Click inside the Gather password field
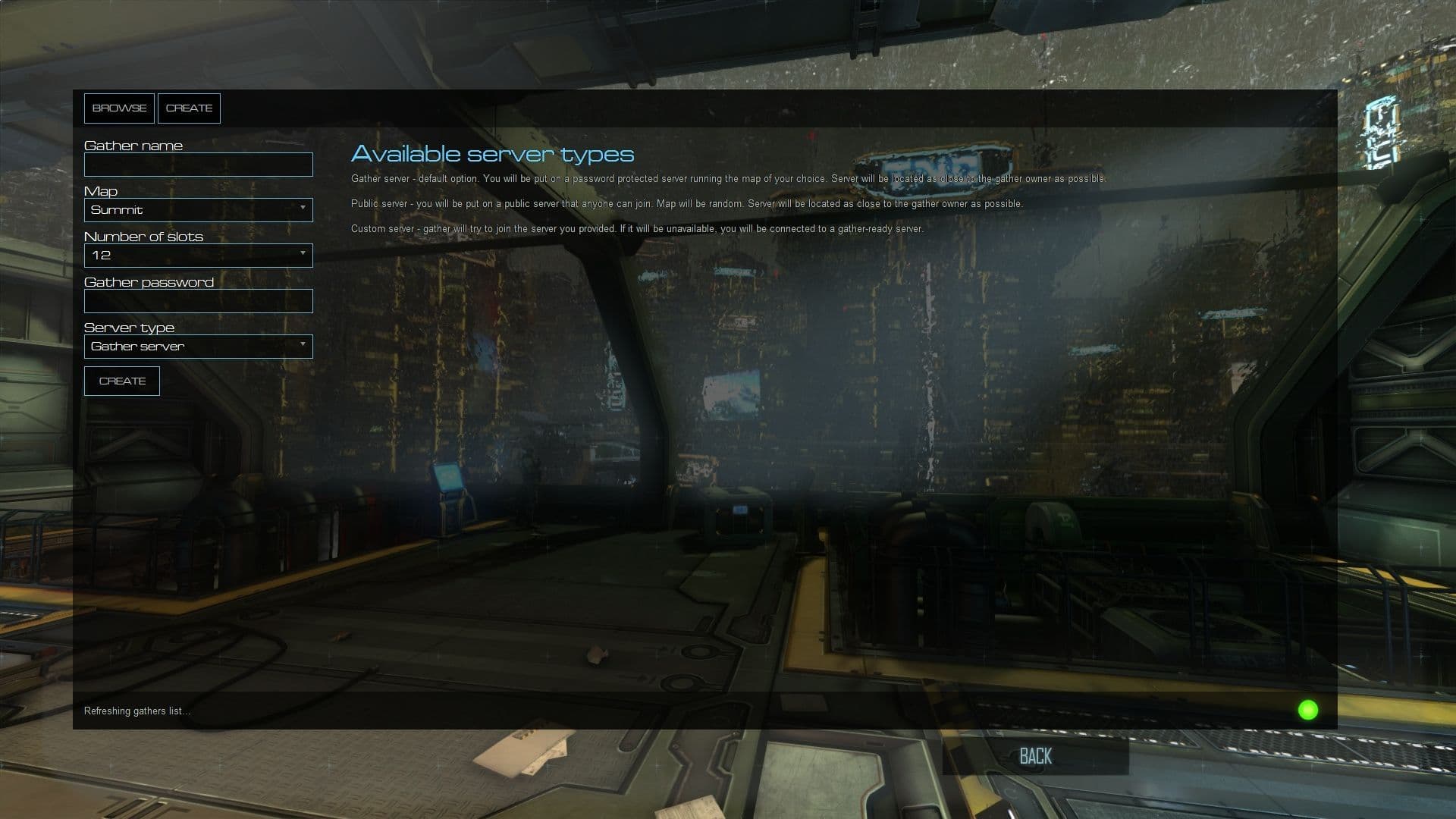The height and width of the screenshot is (819, 1456). 197,300
